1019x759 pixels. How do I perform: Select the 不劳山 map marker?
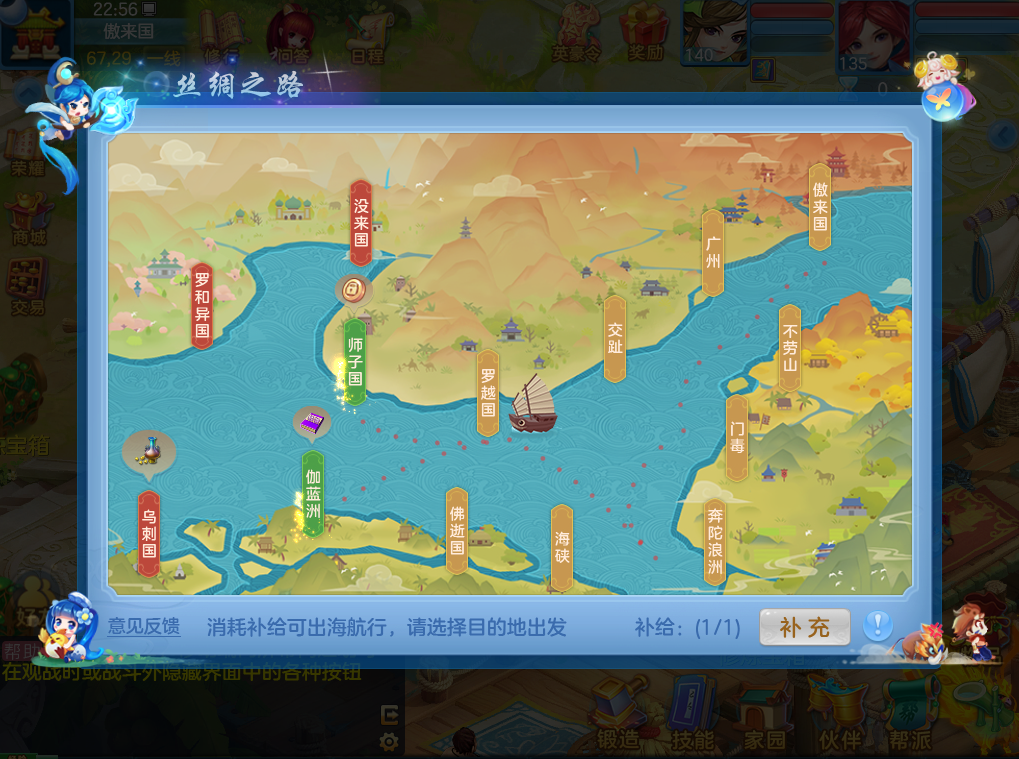pos(790,347)
